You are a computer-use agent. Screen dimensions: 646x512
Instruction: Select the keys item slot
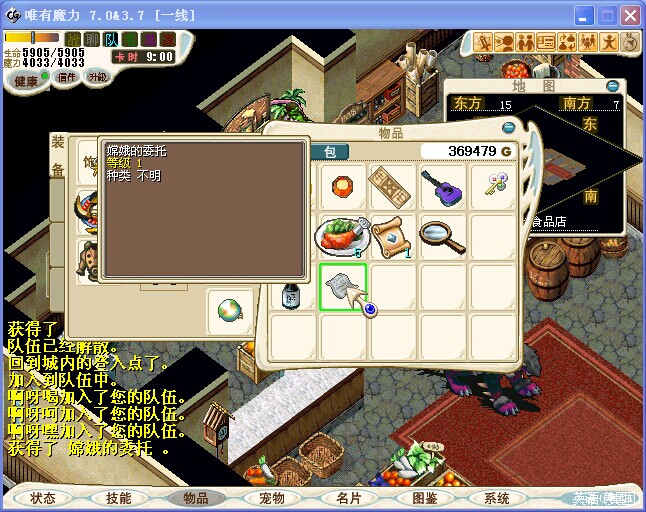pyautogui.click(x=493, y=185)
